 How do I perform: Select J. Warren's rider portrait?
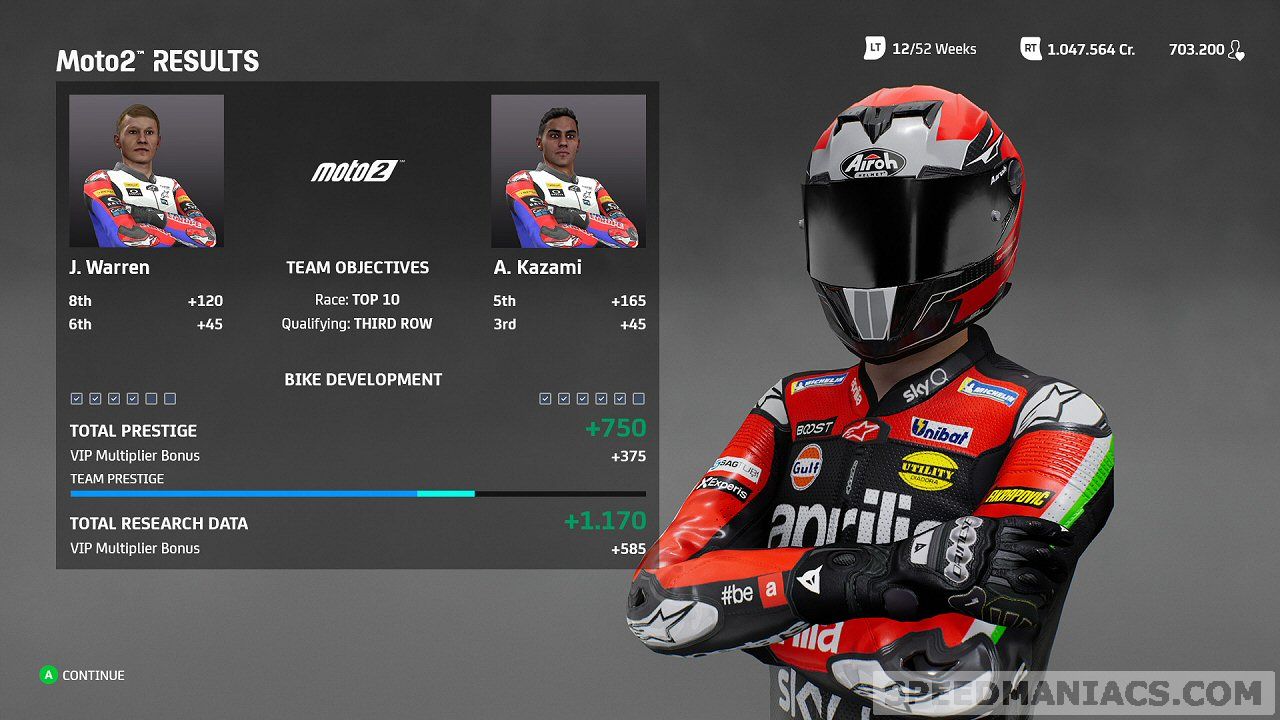click(146, 171)
